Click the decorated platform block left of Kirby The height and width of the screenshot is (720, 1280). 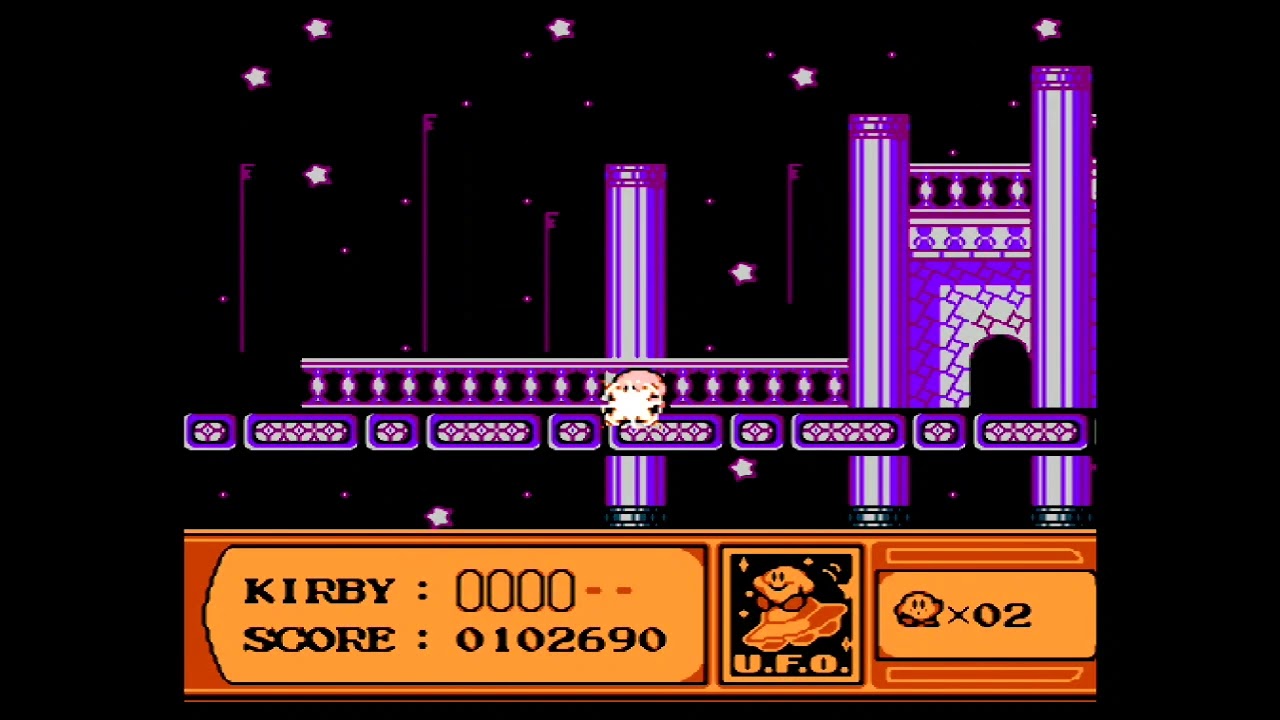573,432
